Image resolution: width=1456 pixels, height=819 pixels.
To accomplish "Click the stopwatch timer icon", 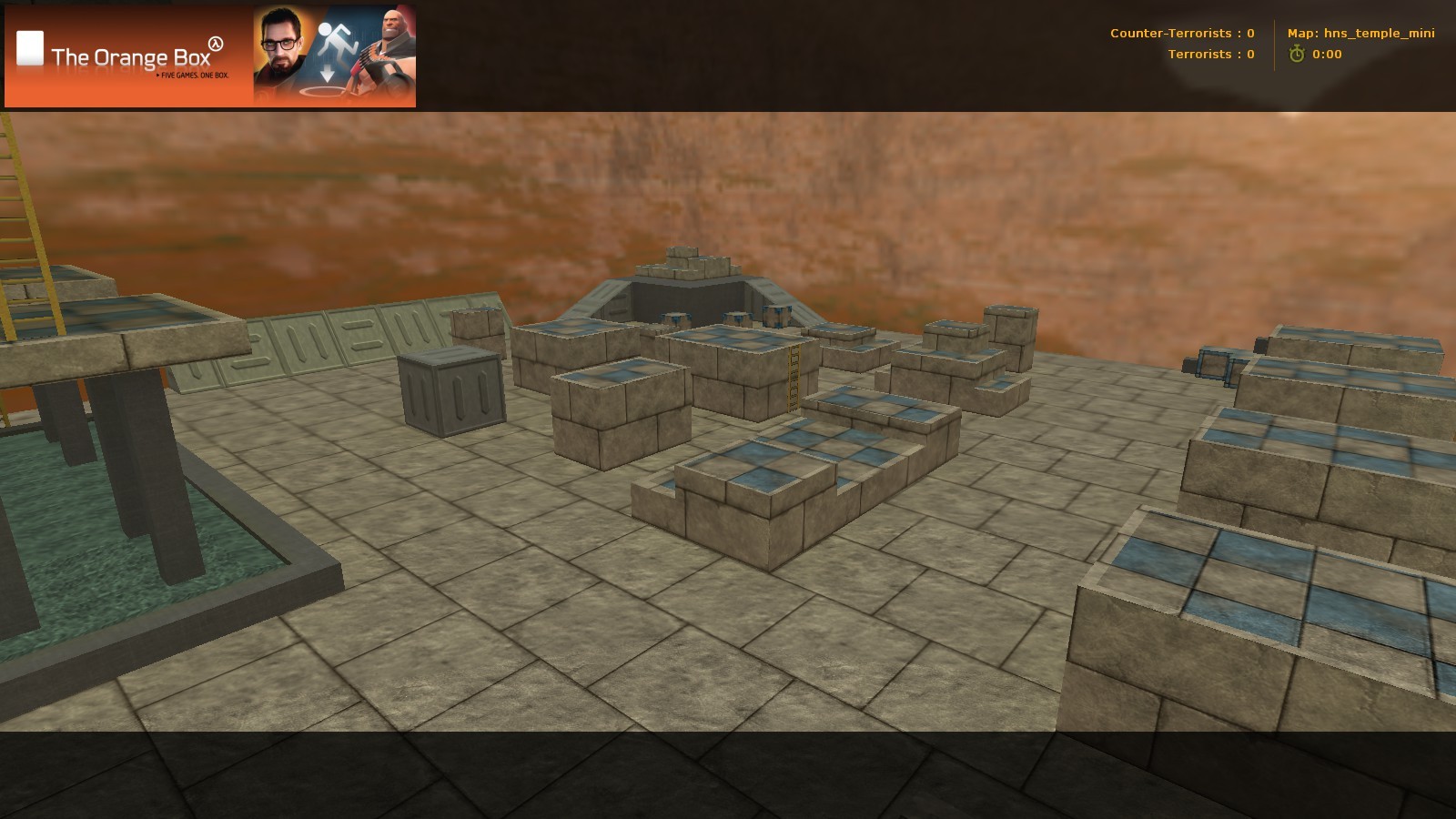I will click(1296, 54).
